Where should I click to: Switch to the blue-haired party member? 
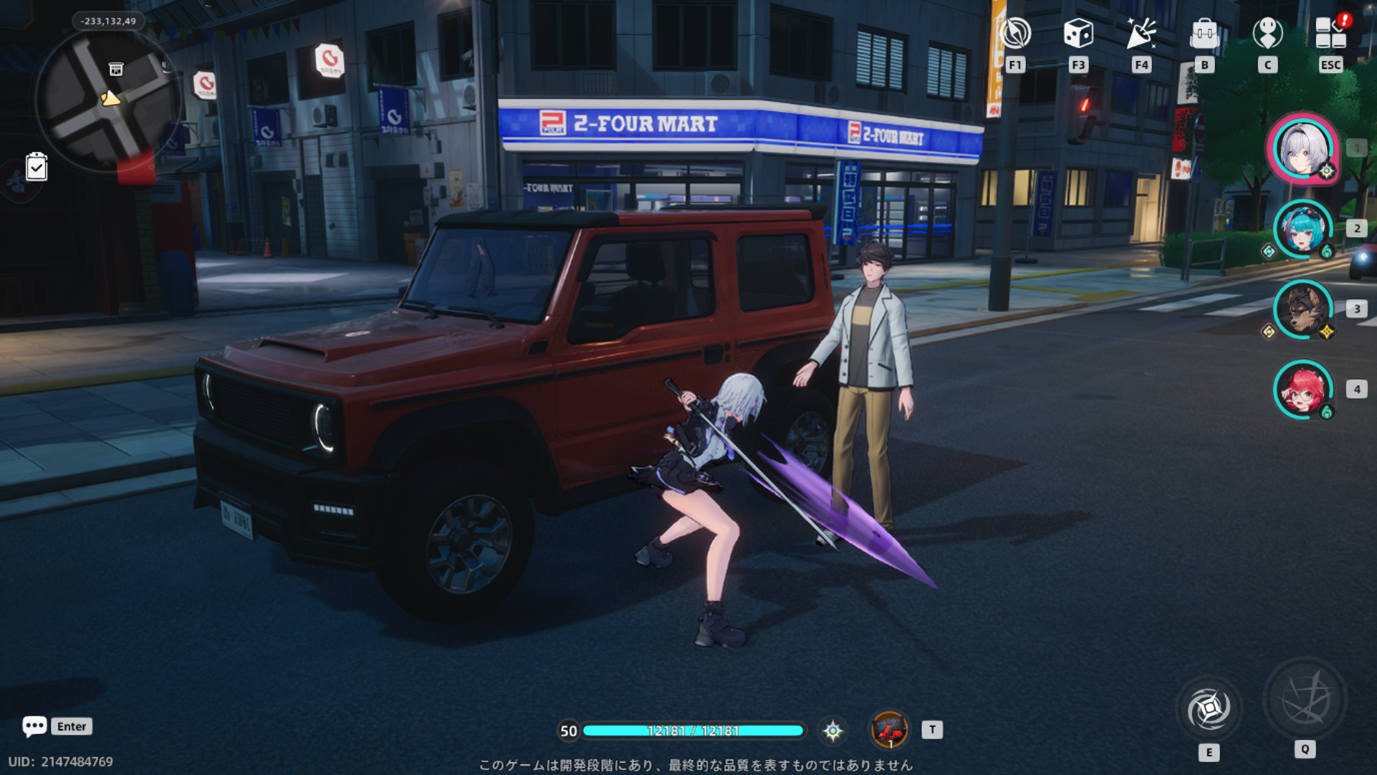[1303, 229]
